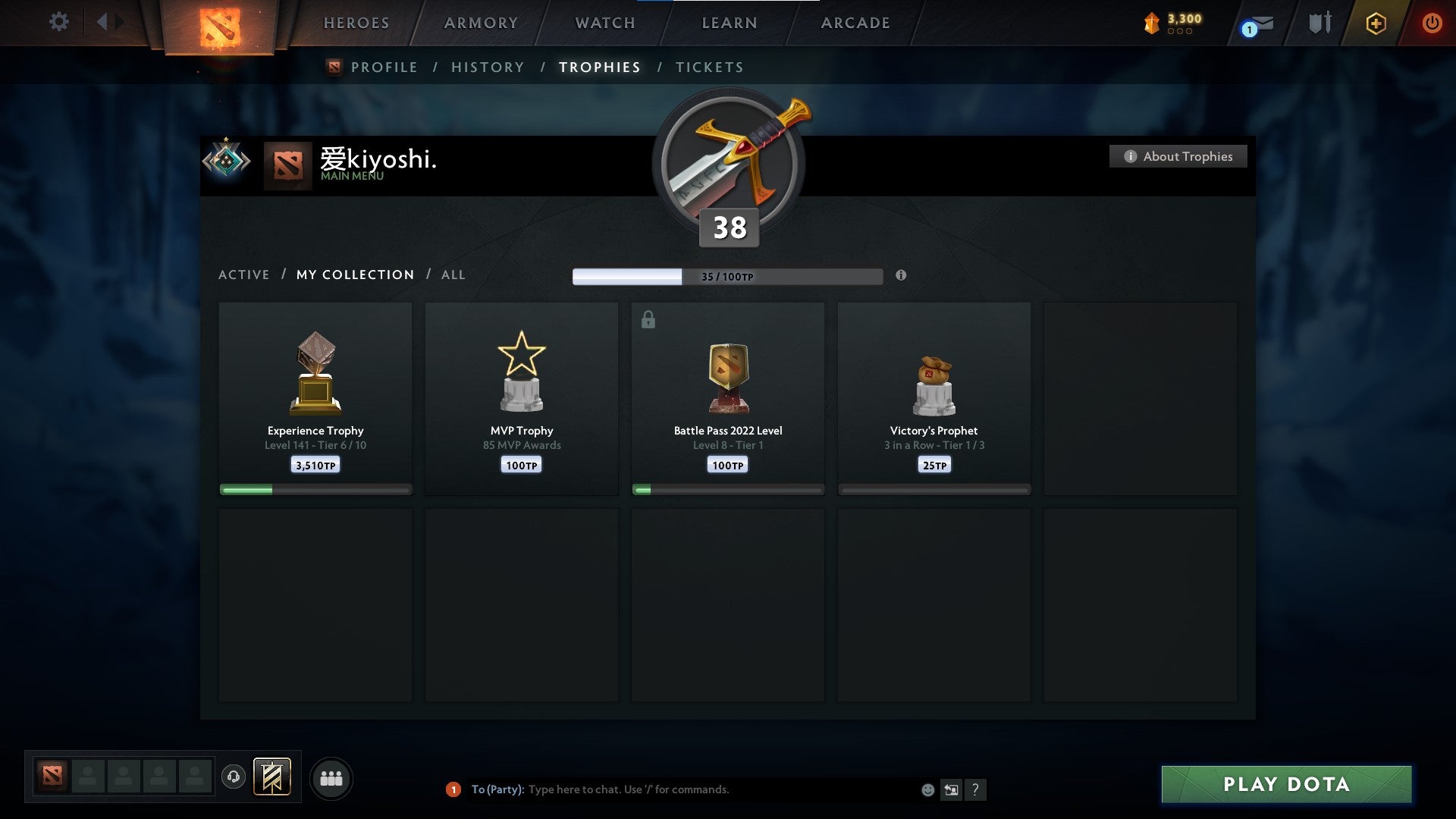The width and height of the screenshot is (1456, 819).
Task: Open the Dota 2 main logo menu
Action: 220,27
